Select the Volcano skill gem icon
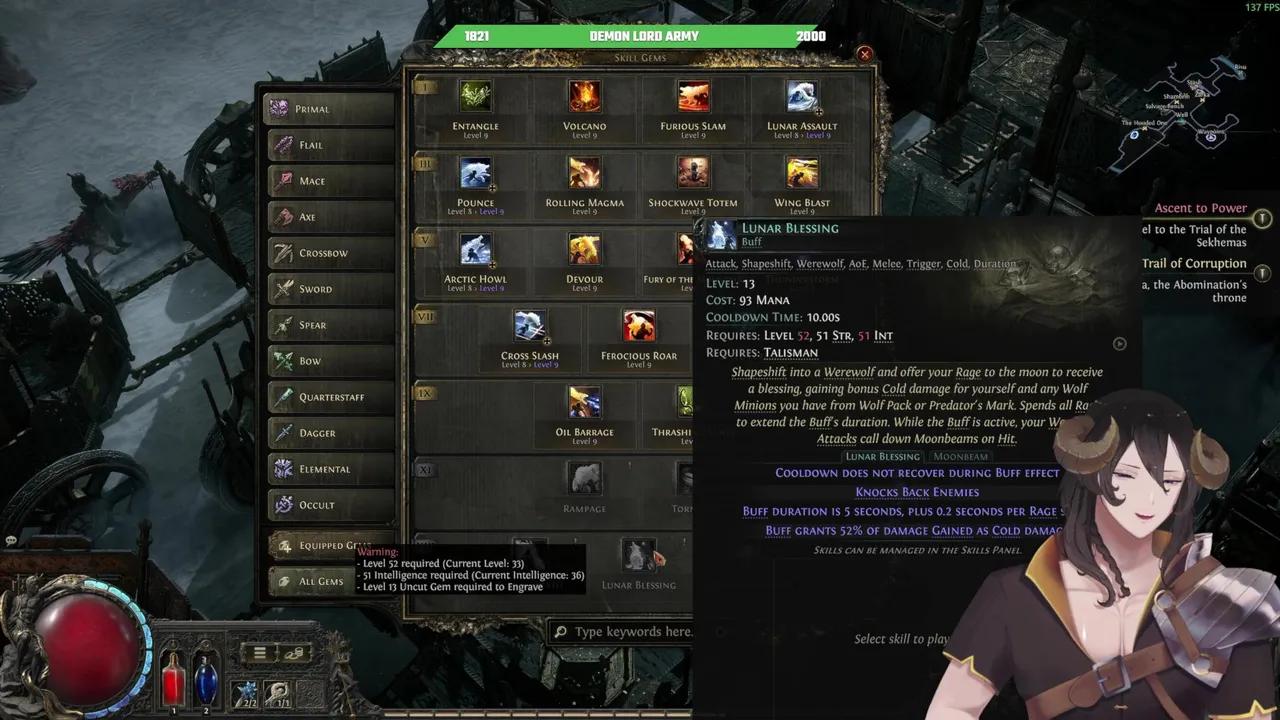Image resolution: width=1280 pixels, height=720 pixels. coord(584,97)
